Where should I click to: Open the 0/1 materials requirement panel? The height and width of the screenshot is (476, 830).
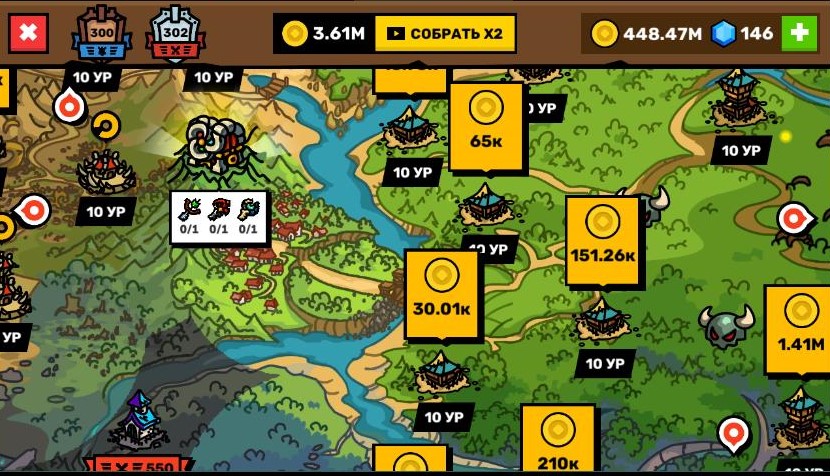coord(219,216)
